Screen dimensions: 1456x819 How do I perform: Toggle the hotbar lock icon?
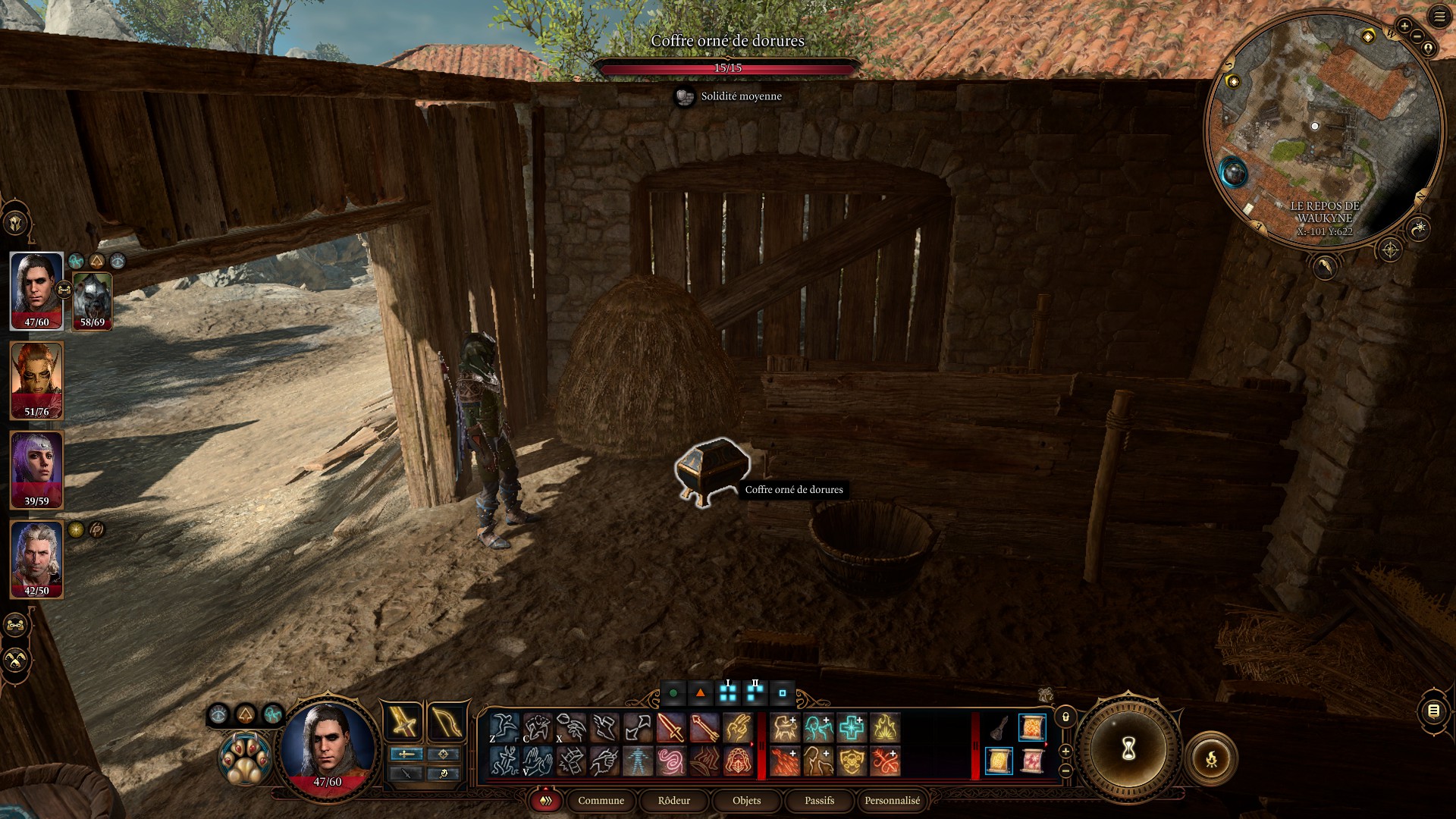coord(1065,717)
